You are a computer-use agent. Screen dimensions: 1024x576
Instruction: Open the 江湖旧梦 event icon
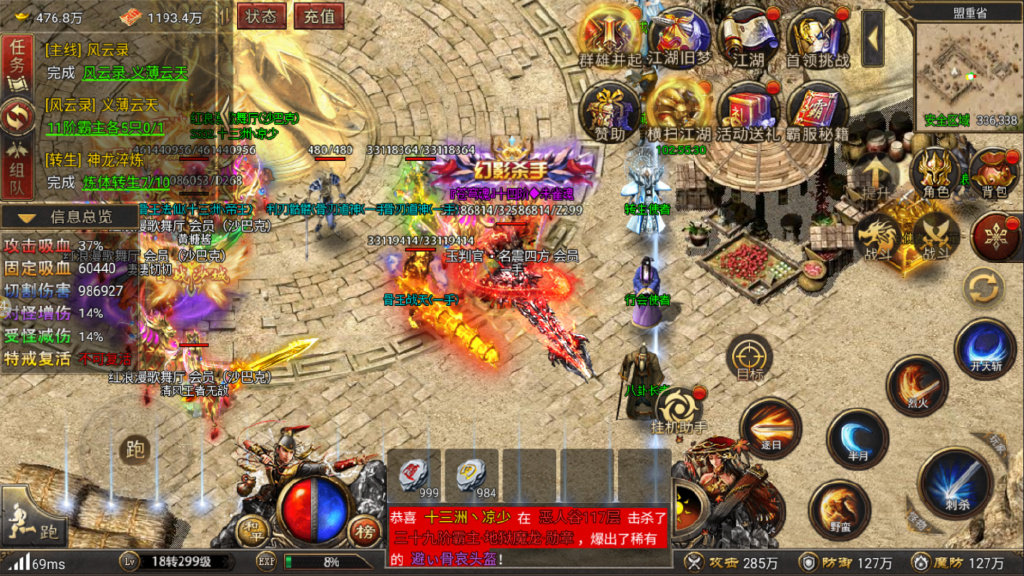point(680,35)
